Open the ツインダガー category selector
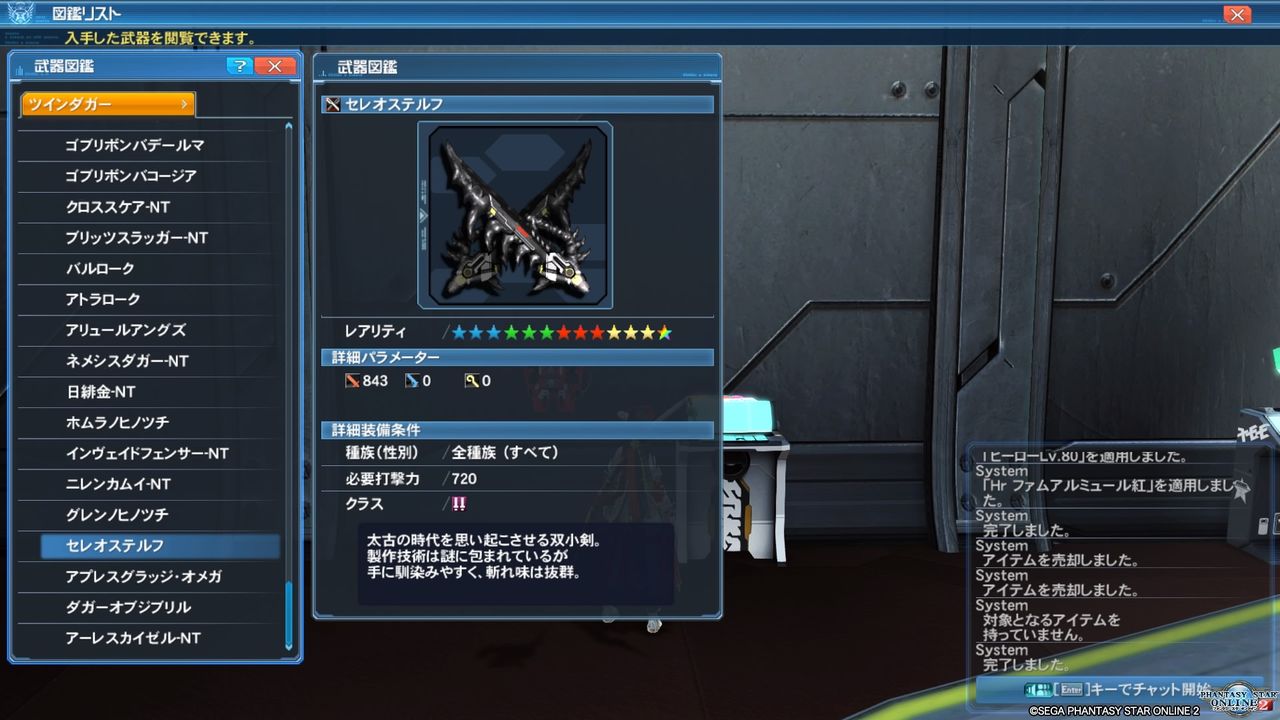 [107, 103]
